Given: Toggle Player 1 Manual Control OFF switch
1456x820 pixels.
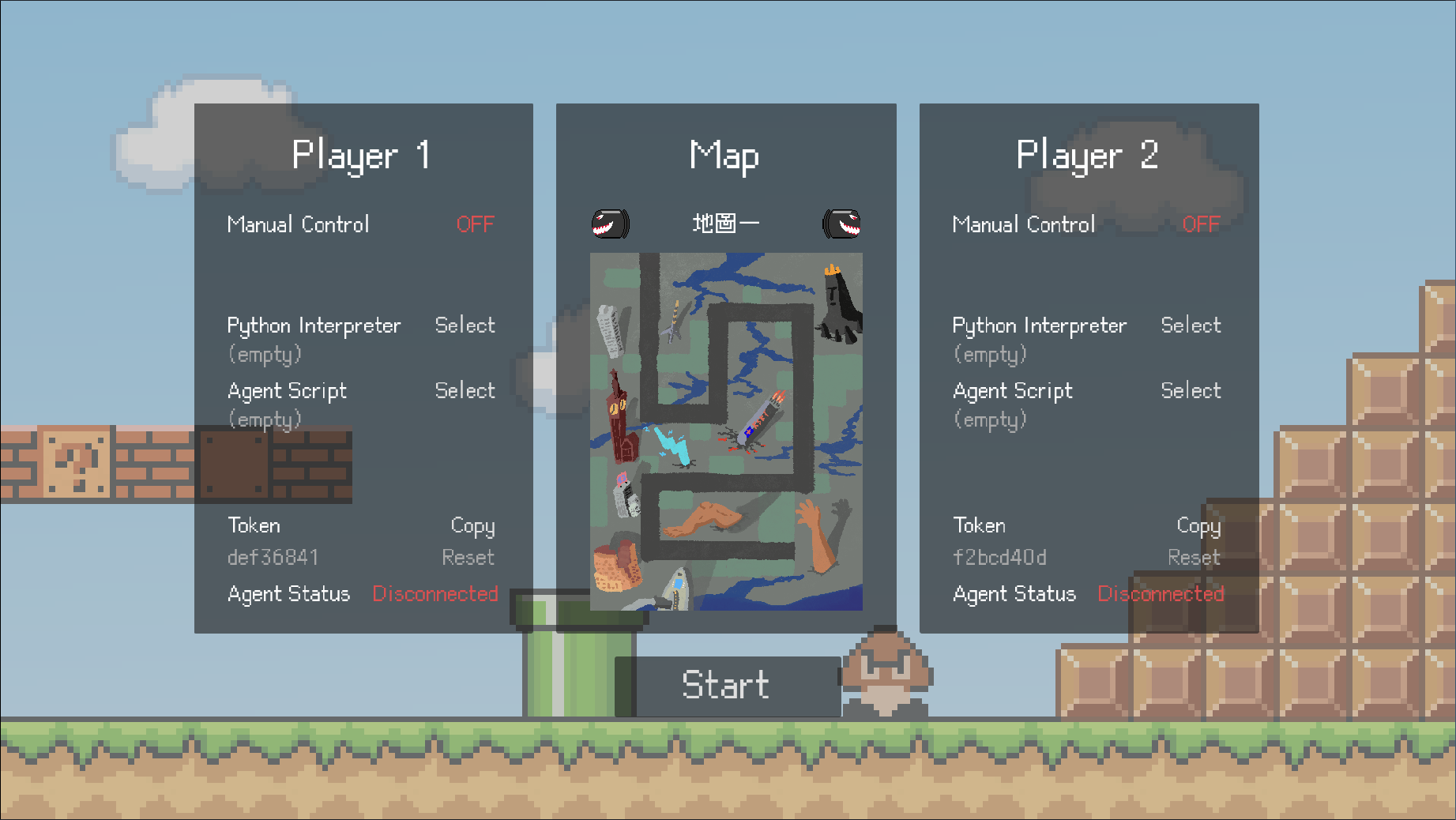Looking at the screenshot, I should tap(475, 224).
